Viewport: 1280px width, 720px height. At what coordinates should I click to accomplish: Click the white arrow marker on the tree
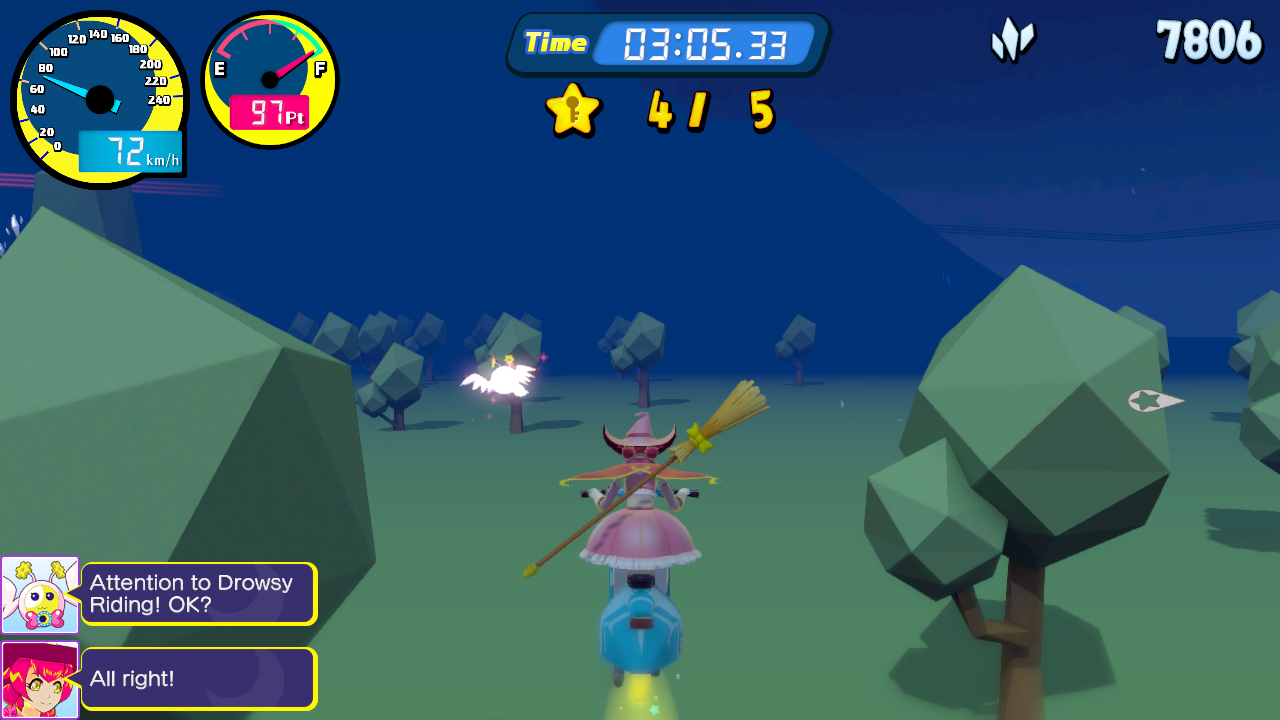[x=1152, y=399]
